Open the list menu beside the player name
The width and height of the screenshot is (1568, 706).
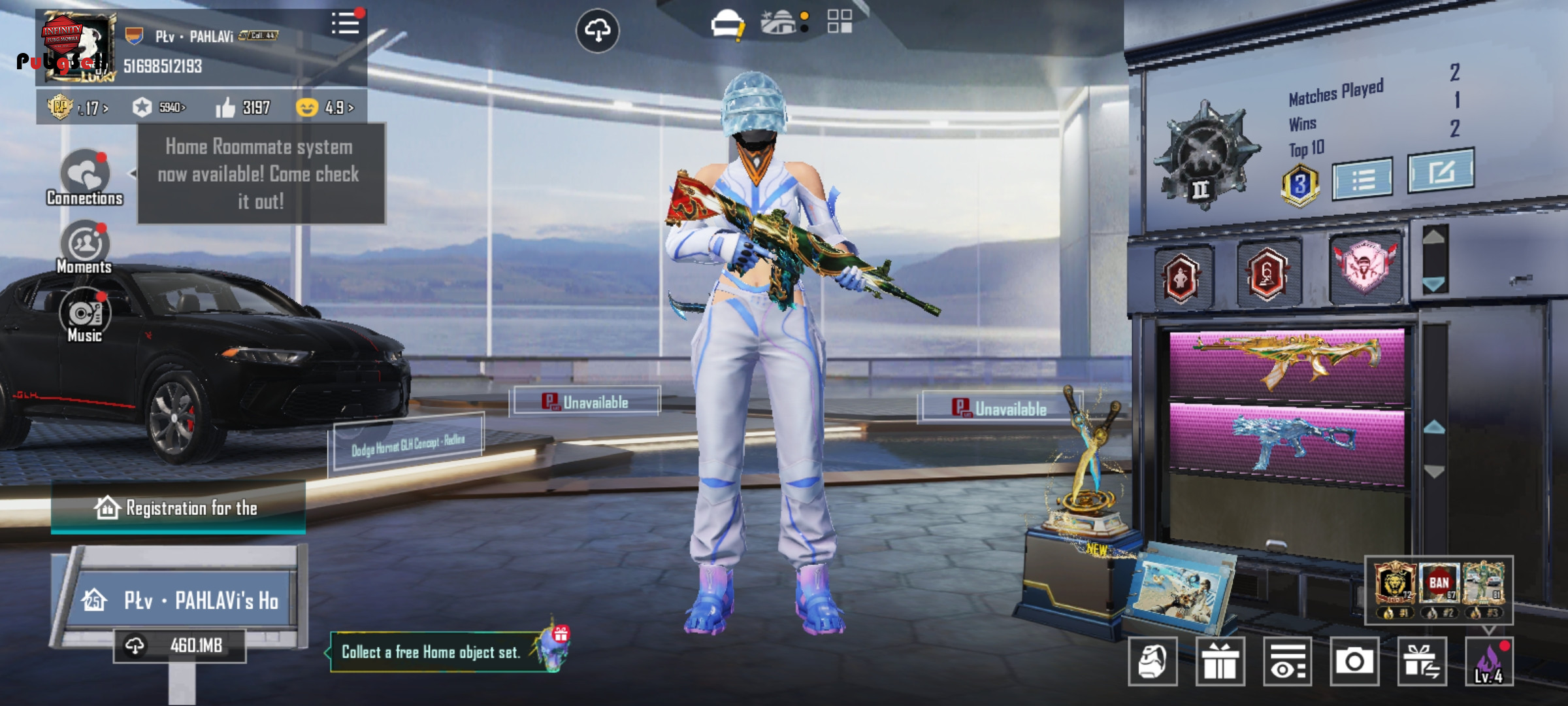click(x=345, y=25)
